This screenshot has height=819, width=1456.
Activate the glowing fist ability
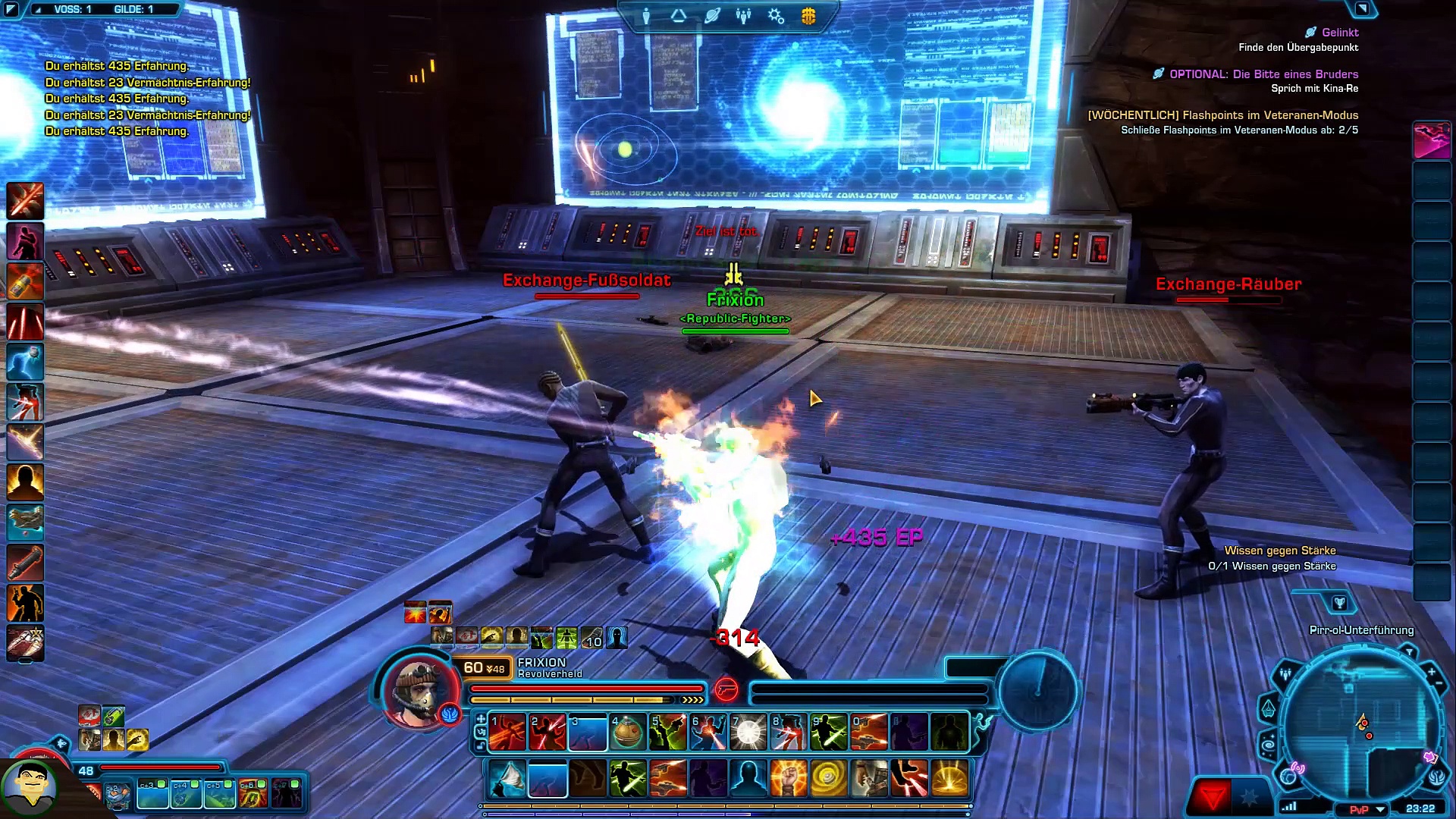[x=788, y=779]
